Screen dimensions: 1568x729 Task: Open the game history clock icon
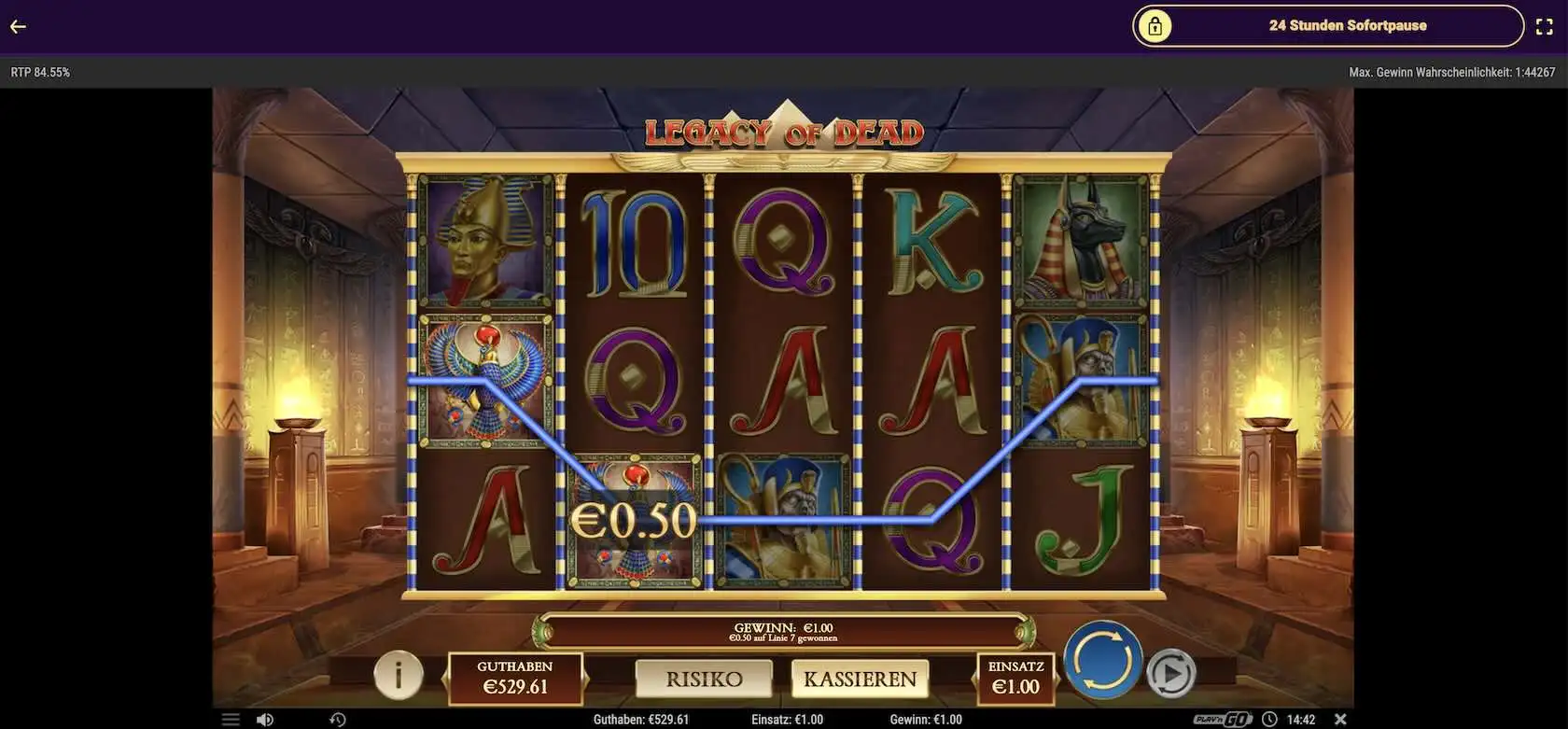pyautogui.click(x=338, y=720)
